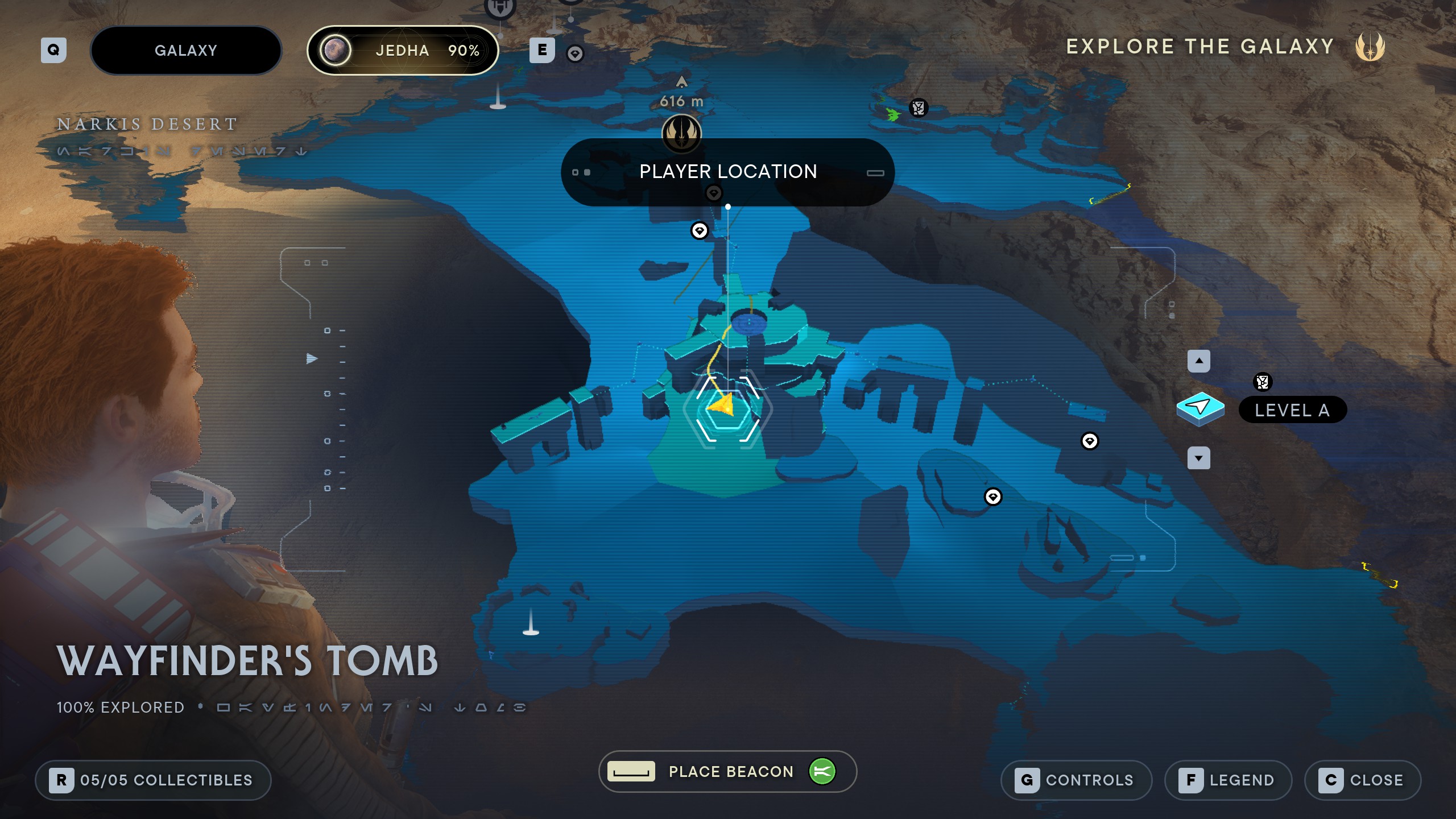1456x819 pixels.
Task: Select the Player Location marker label
Action: 727,172
